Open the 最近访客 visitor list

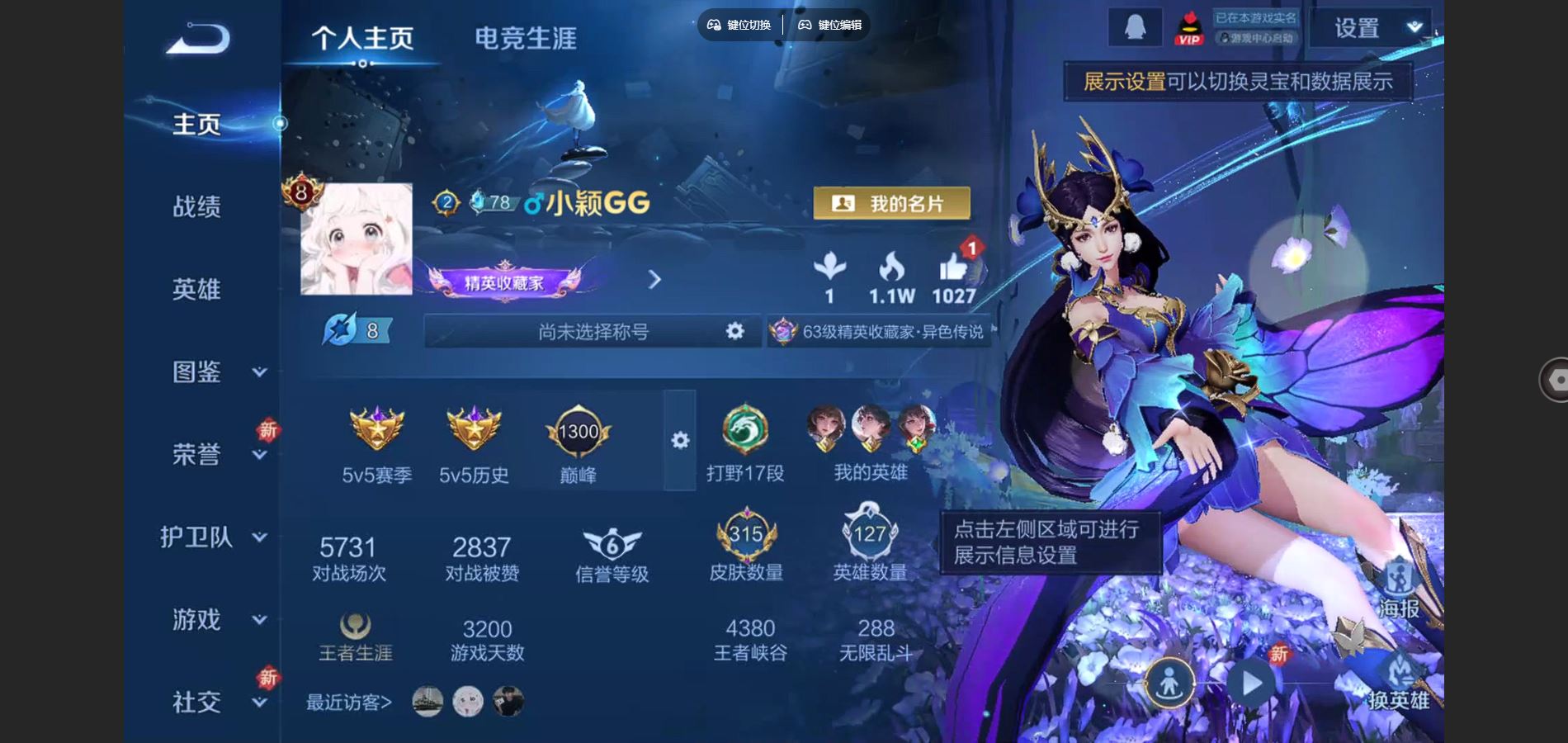[x=349, y=702]
